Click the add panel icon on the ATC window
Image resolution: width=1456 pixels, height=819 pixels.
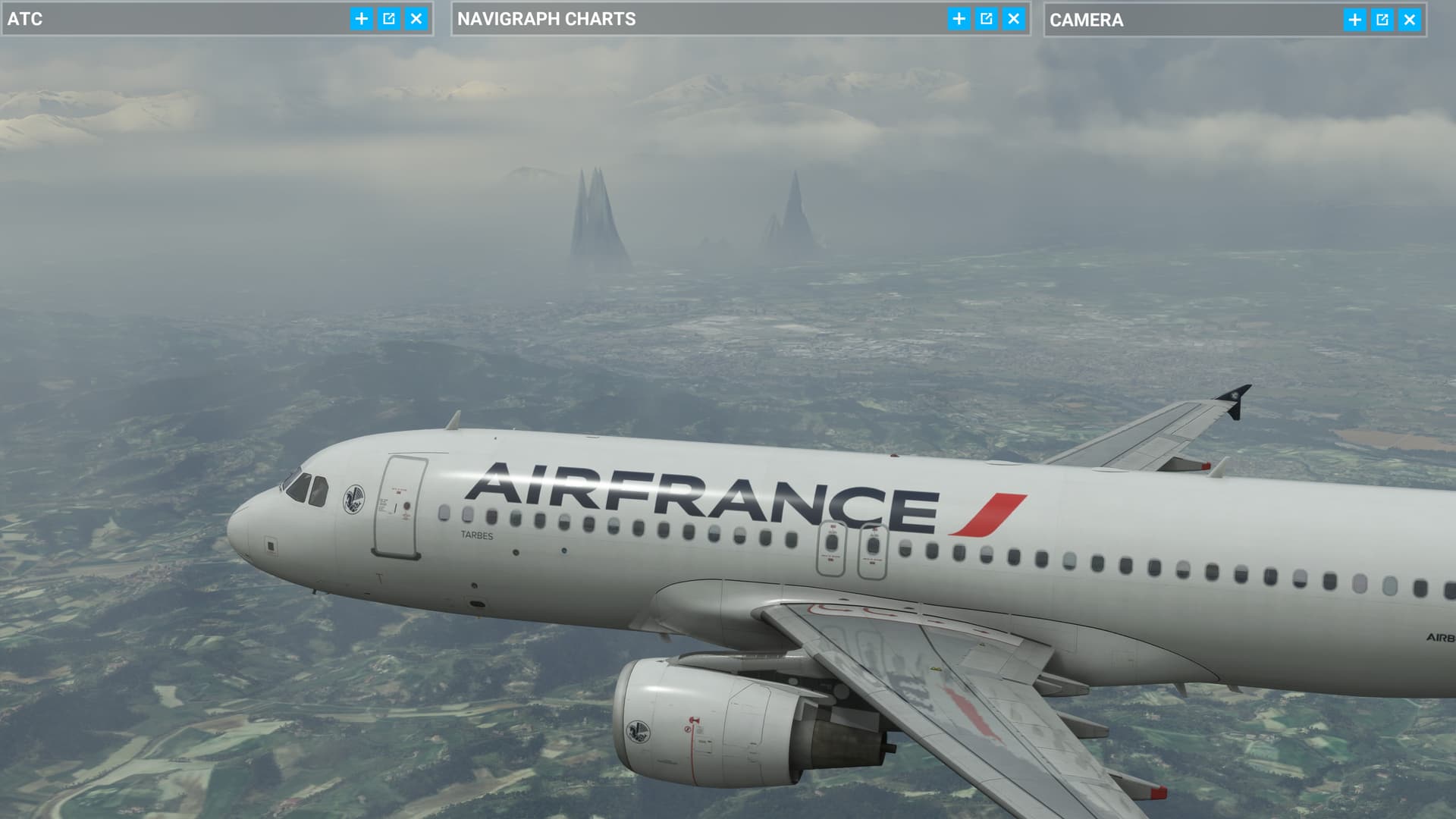(x=362, y=20)
